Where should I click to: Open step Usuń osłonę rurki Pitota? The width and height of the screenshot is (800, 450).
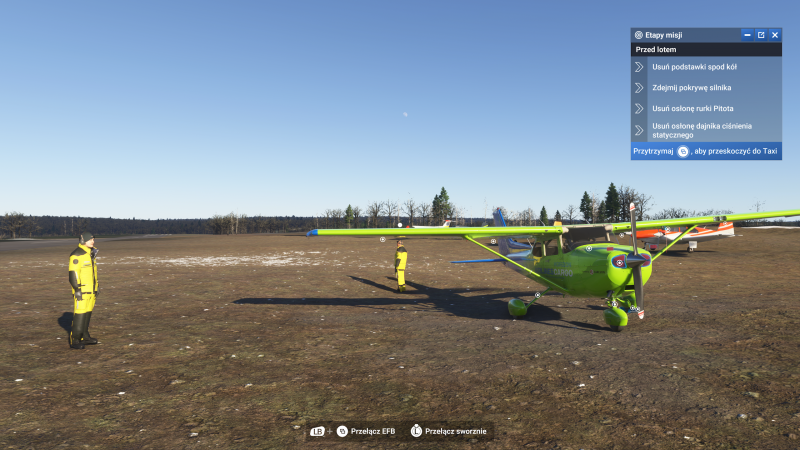click(692, 108)
